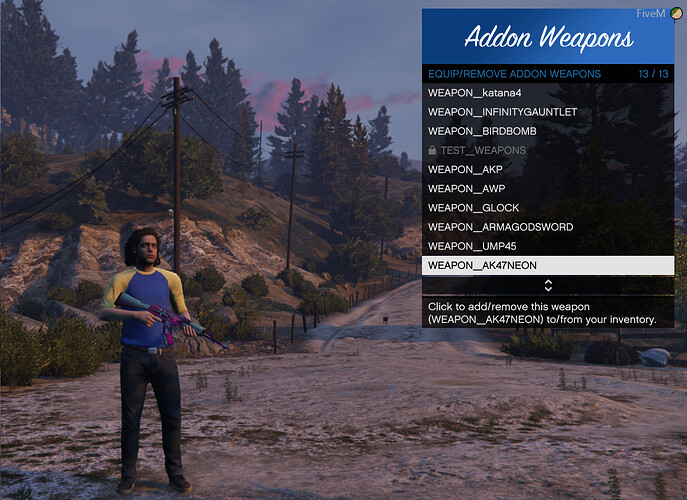
Task: Click the locked TEST_WEAPONS entry
Action: tap(547, 150)
